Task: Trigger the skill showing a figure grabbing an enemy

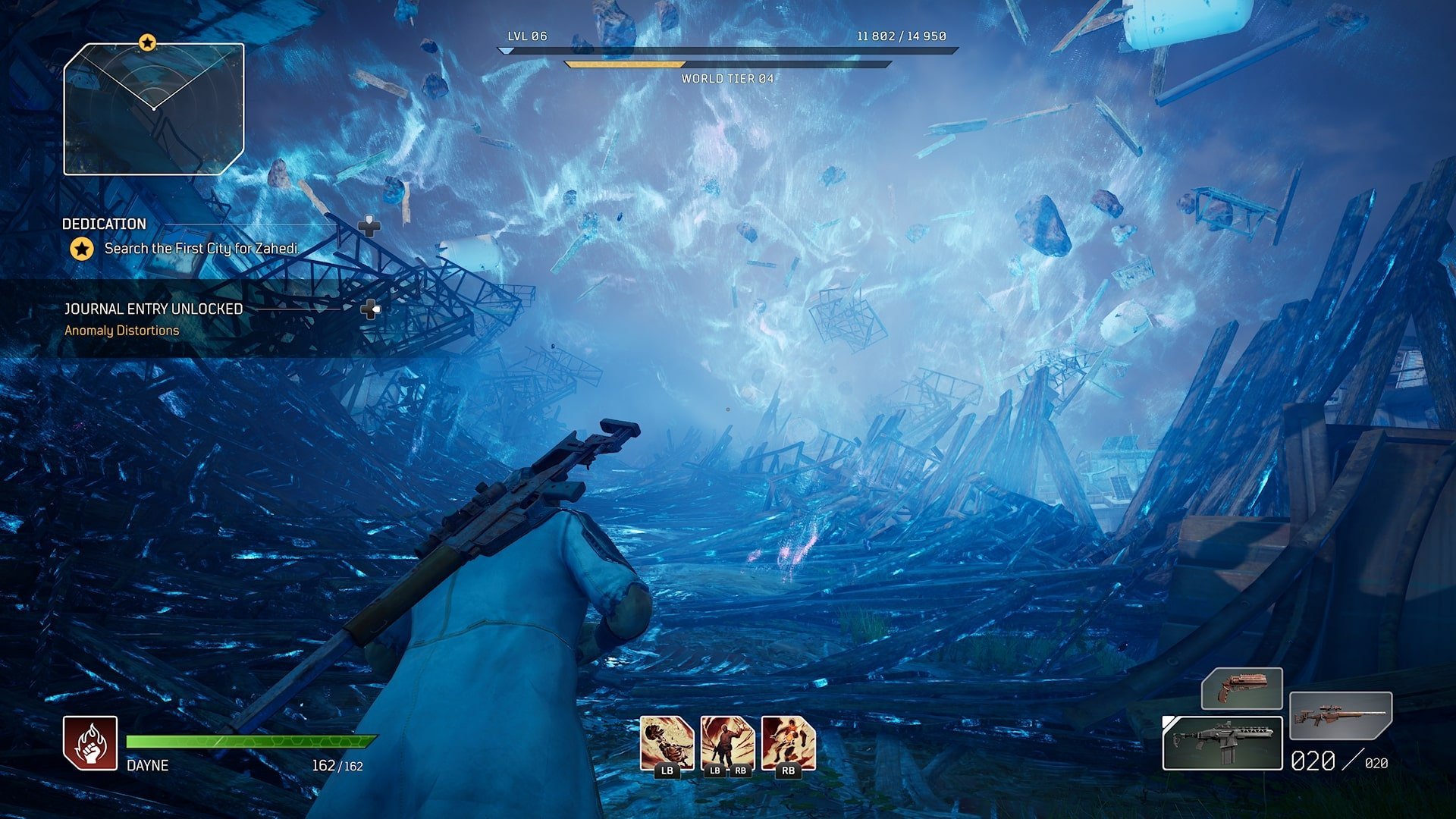Action: click(x=788, y=744)
